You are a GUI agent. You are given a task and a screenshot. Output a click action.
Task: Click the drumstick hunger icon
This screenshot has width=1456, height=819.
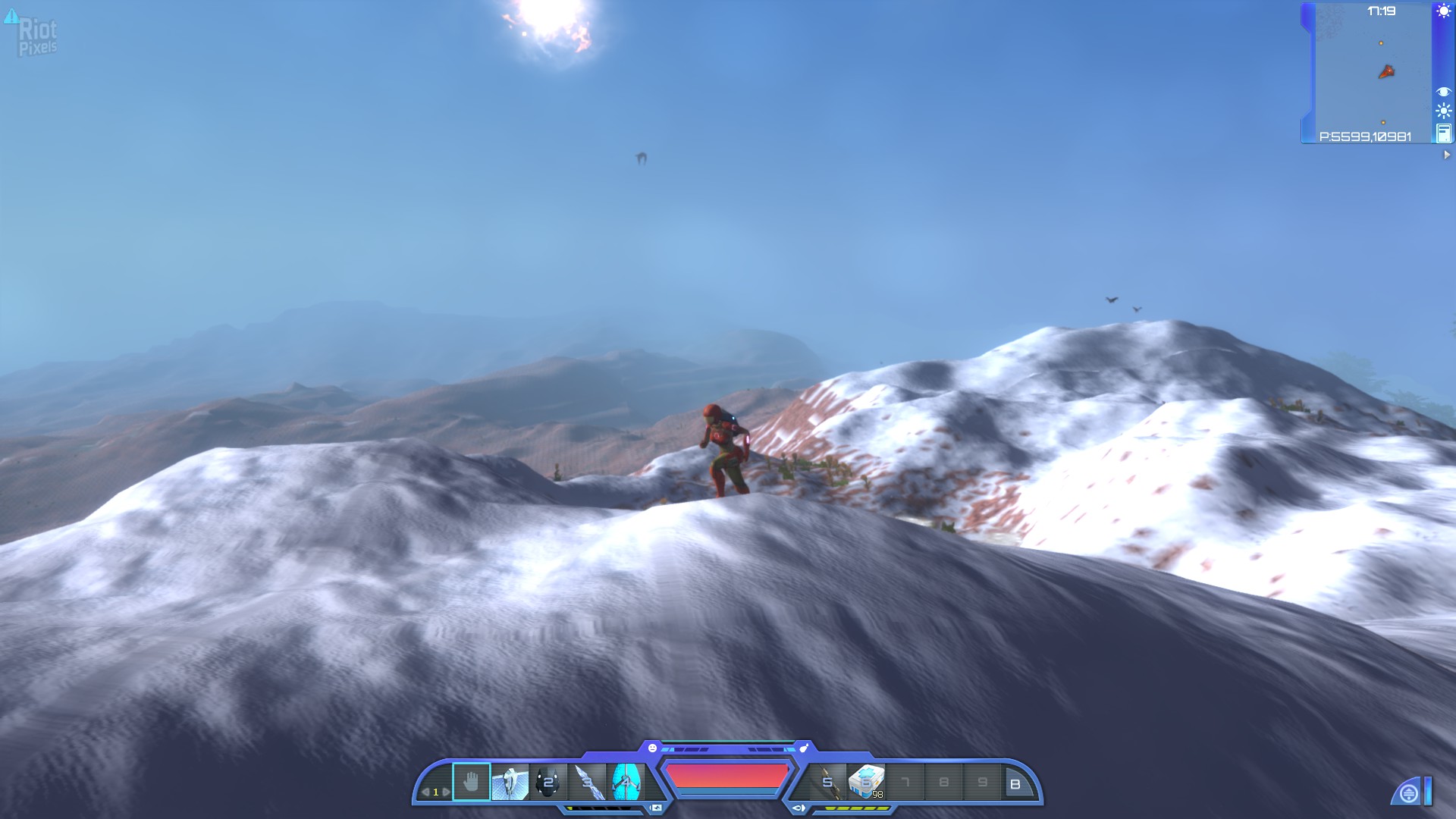tap(804, 748)
